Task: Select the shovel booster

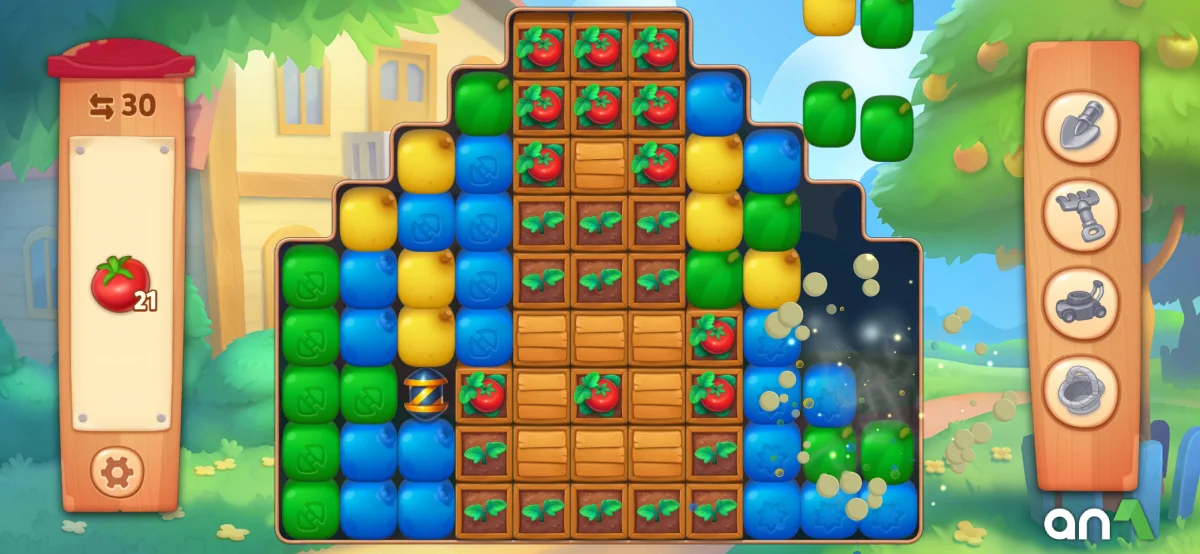Action: 1081,127
